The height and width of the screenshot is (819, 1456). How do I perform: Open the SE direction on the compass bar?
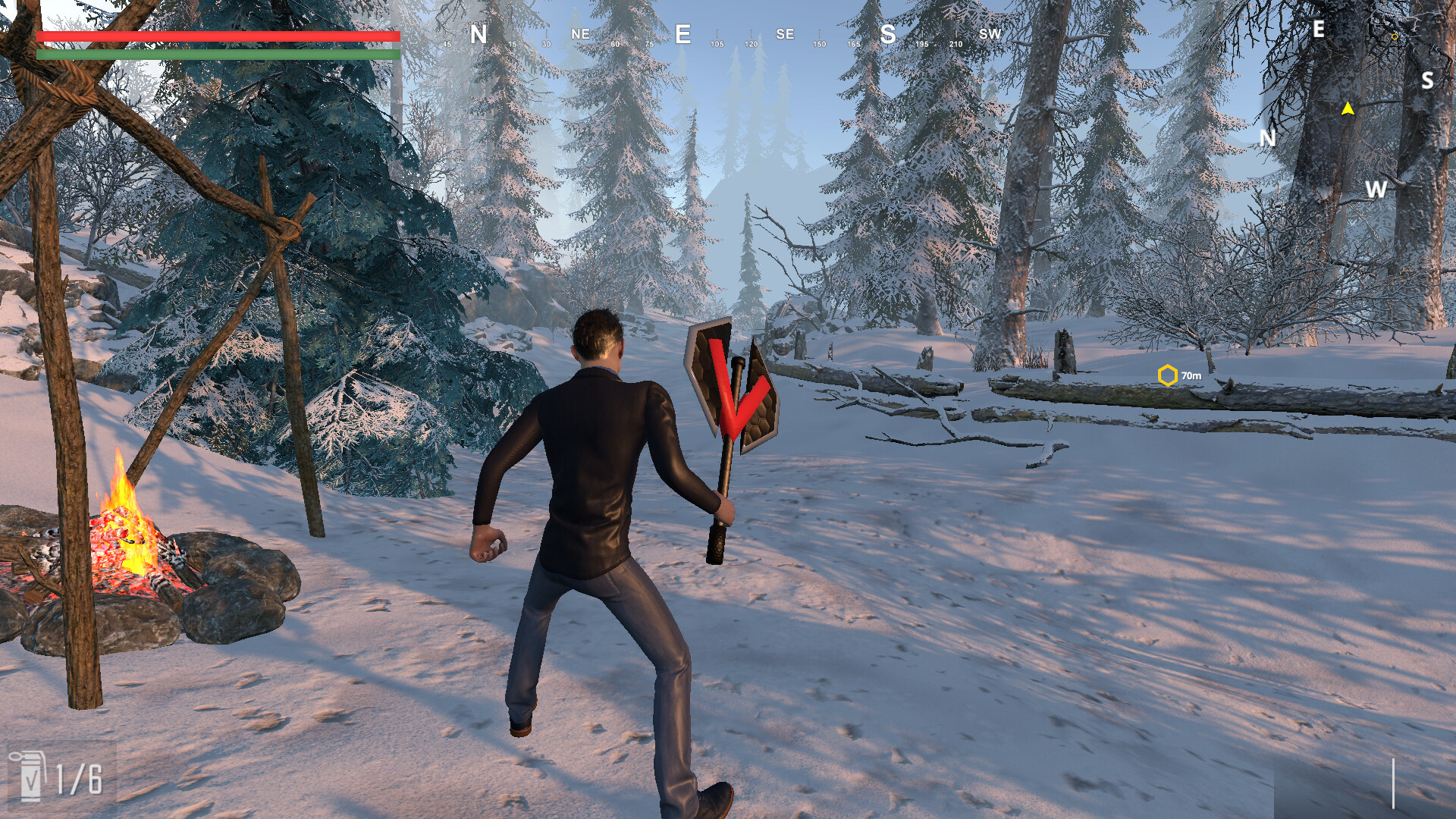point(785,34)
